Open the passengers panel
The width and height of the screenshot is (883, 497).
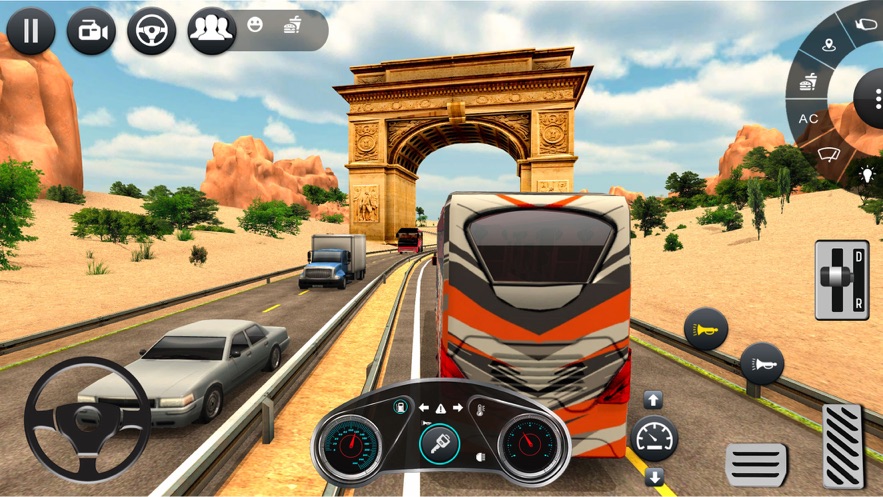[x=211, y=31]
